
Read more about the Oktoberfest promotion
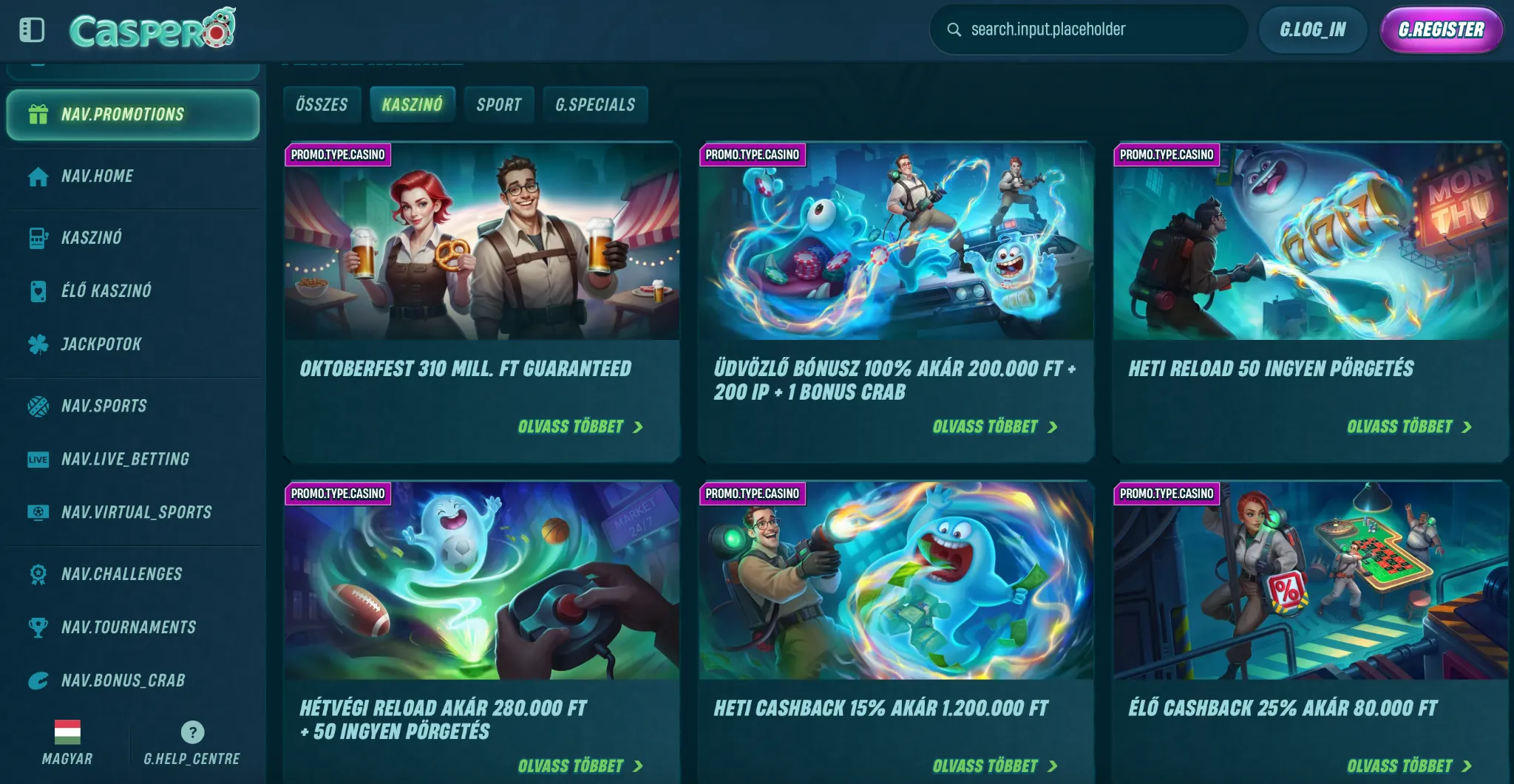coord(580,427)
